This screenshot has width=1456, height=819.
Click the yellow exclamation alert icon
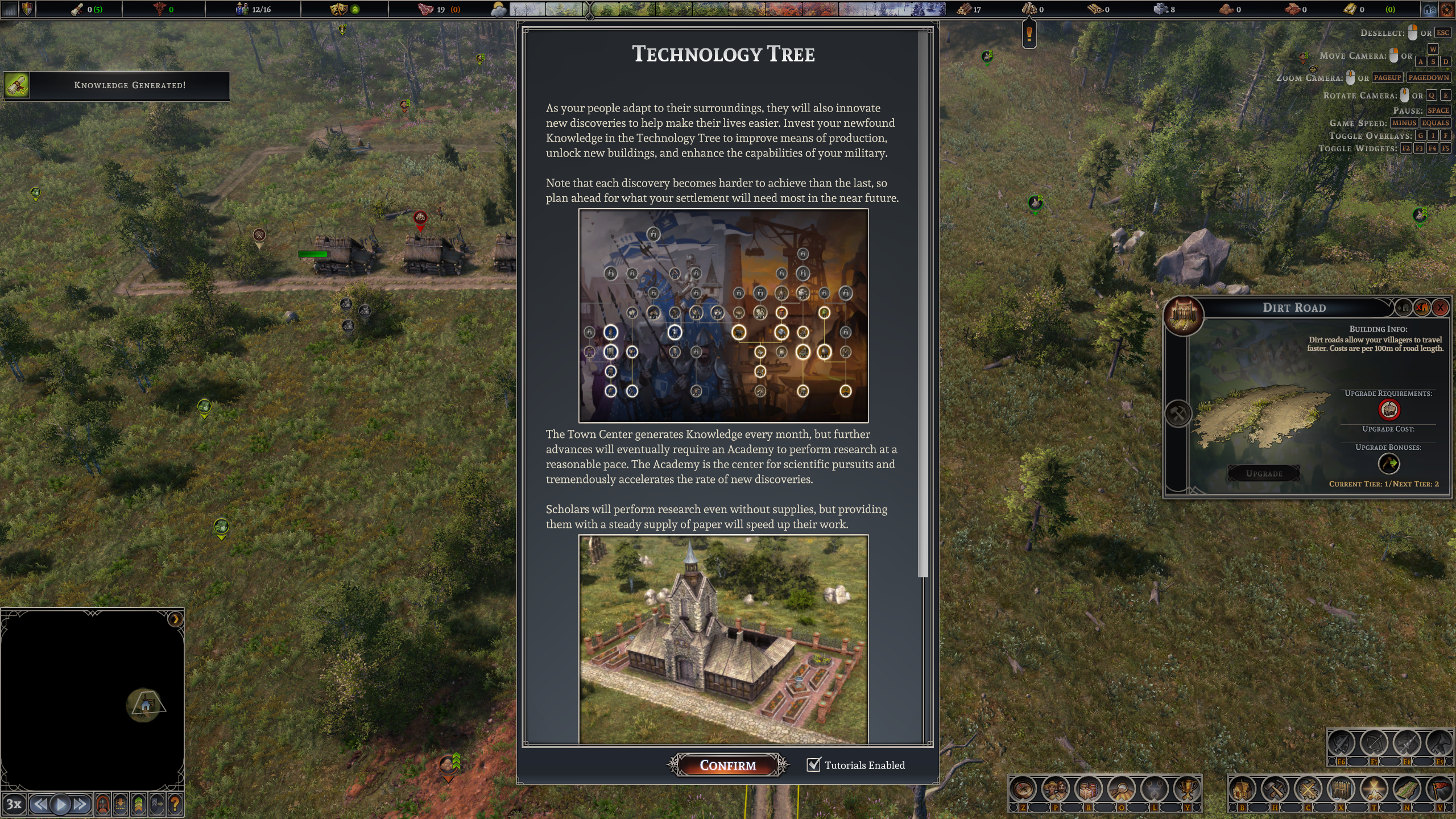coord(1029,34)
